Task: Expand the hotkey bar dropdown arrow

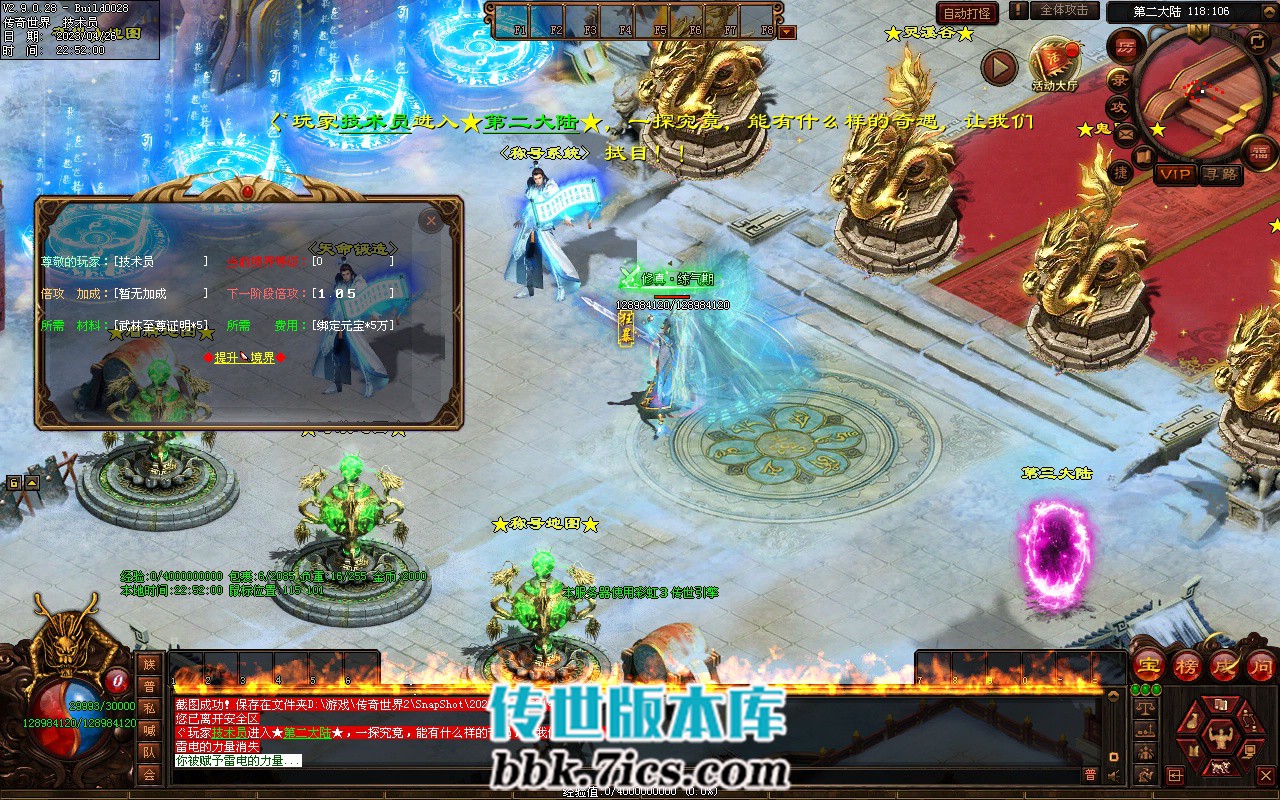Action: pyautogui.click(x=787, y=32)
